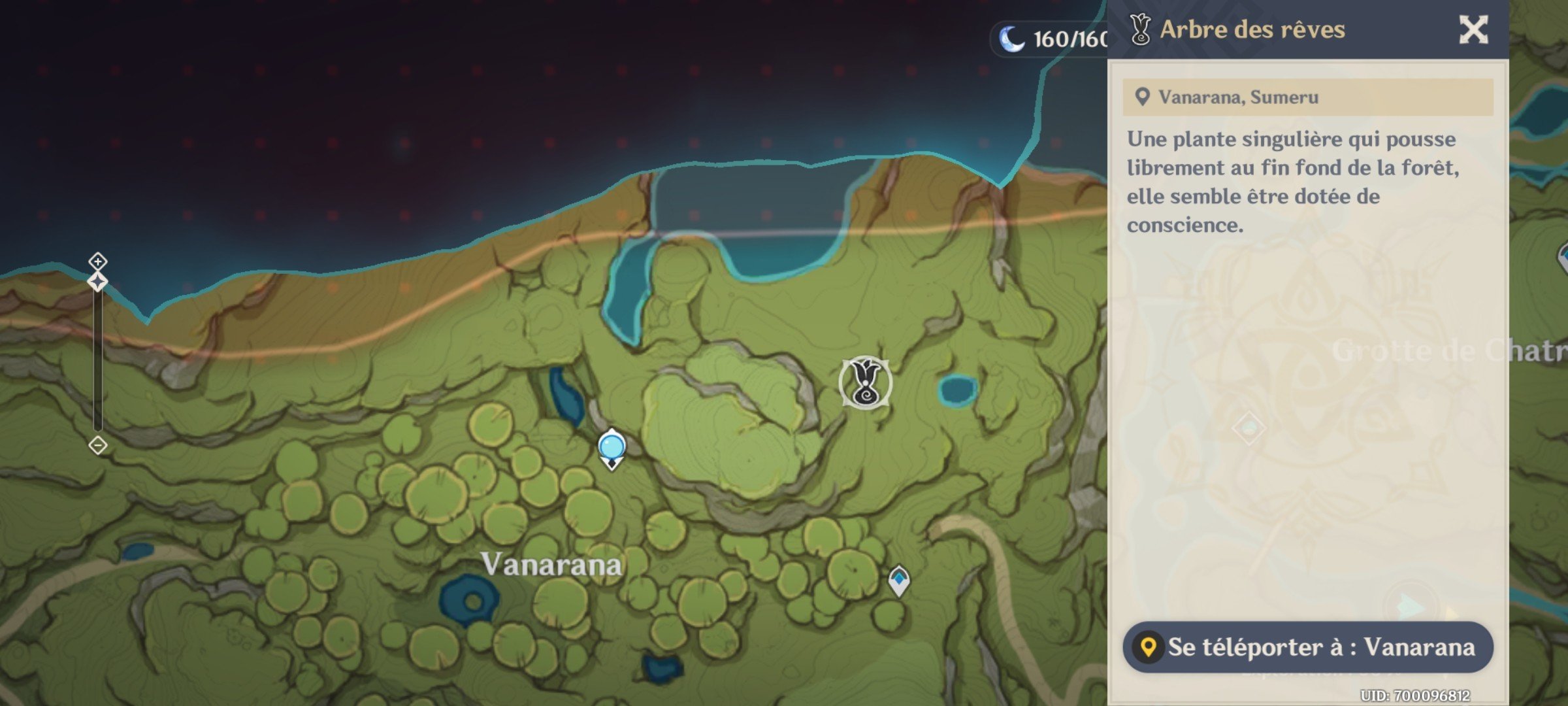Select the Statue of the Seven marker
The height and width of the screenshot is (706, 1568).
click(612, 448)
